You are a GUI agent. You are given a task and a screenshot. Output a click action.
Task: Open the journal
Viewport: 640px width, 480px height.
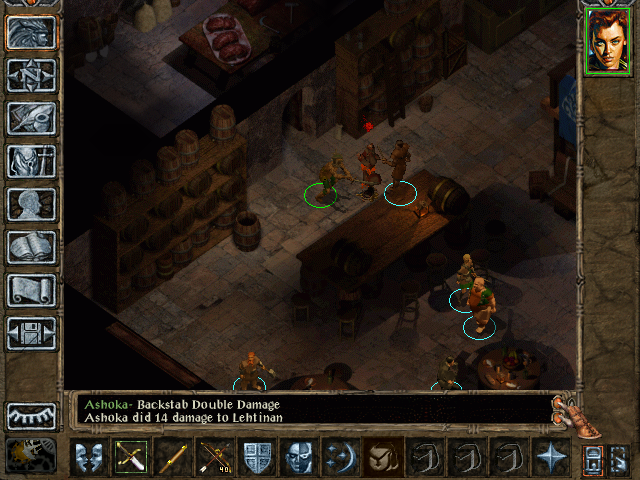[32, 118]
